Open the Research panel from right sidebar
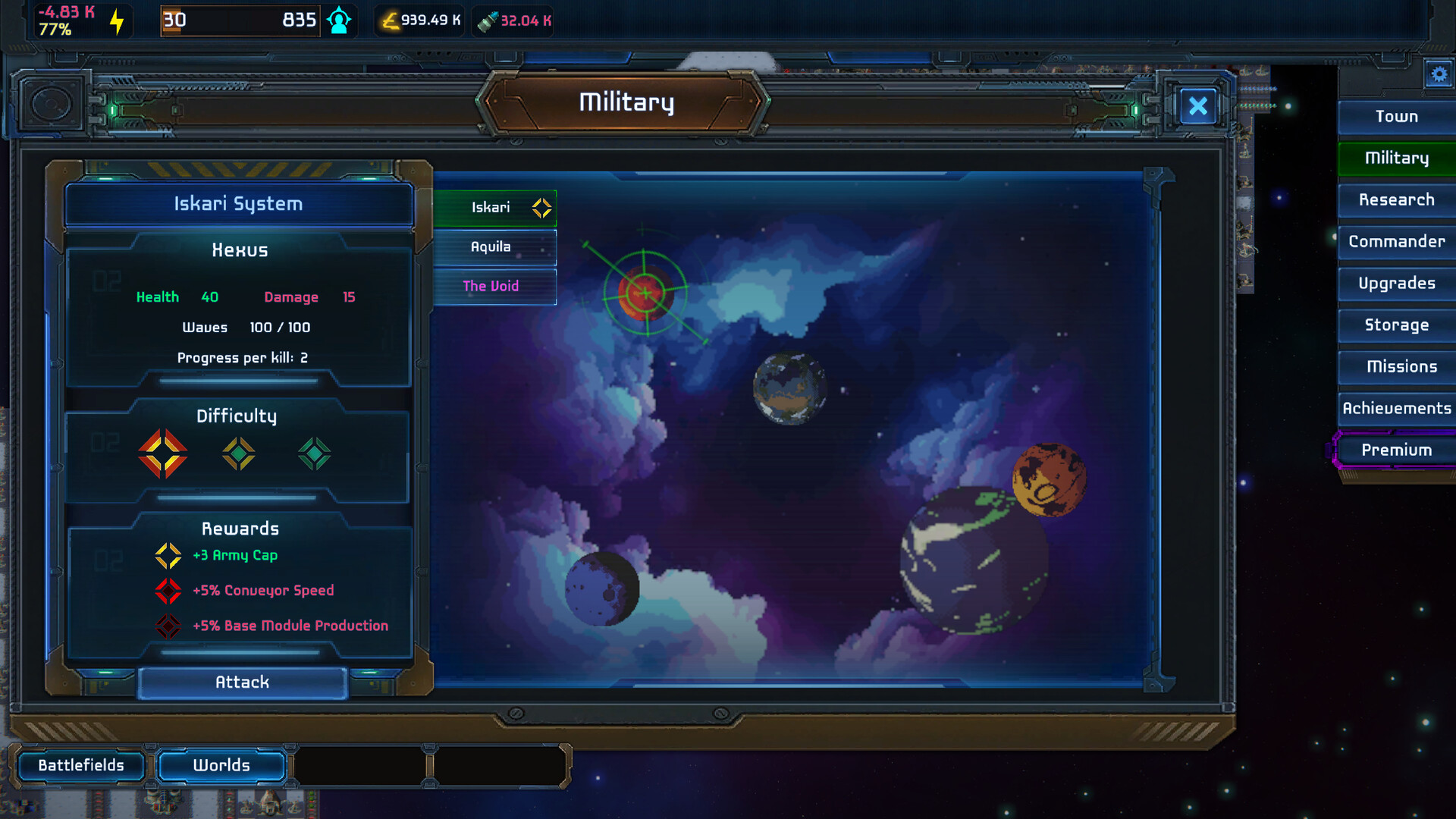Viewport: 1456px width, 819px height. click(1396, 199)
